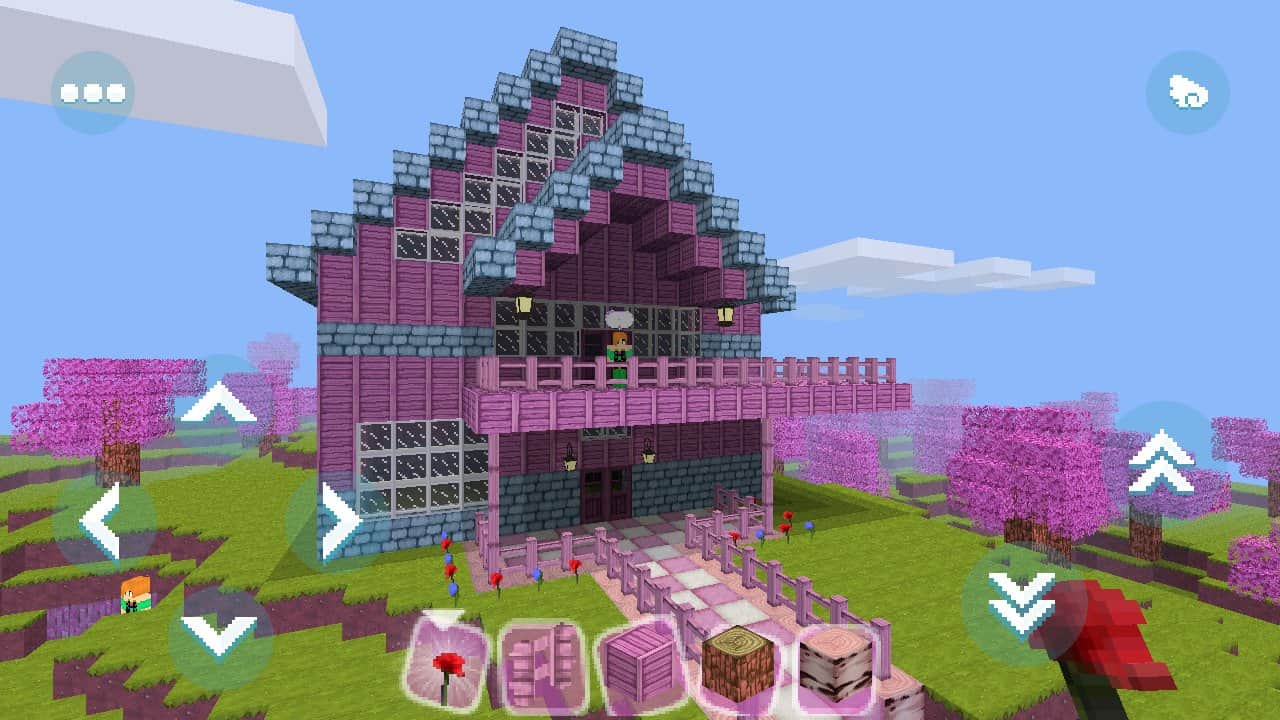Toggle fly mode with the cloud icon
This screenshot has width=1280, height=720.
click(x=1189, y=92)
